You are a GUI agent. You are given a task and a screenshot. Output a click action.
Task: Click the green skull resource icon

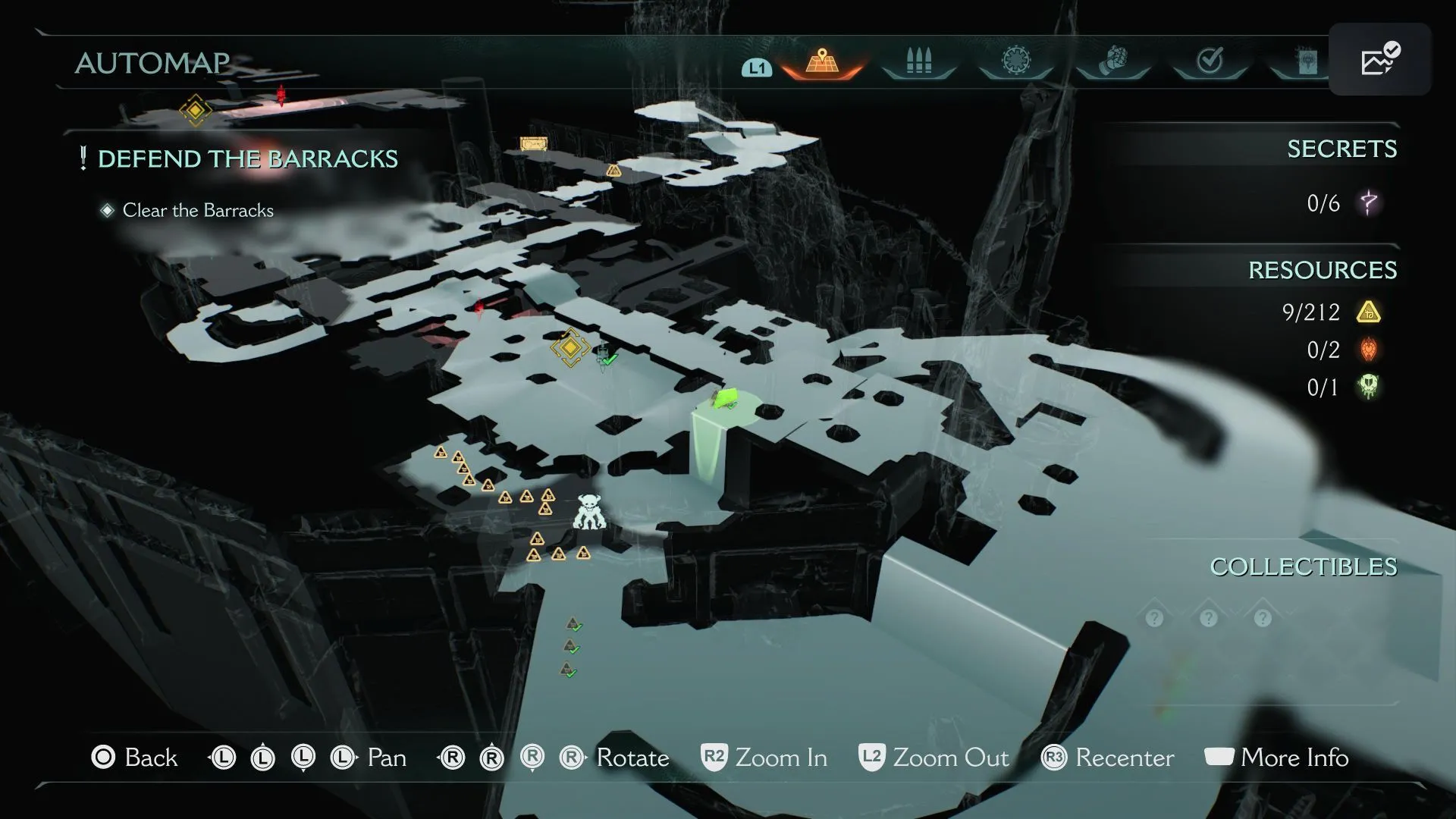(x=1369, y=388)
